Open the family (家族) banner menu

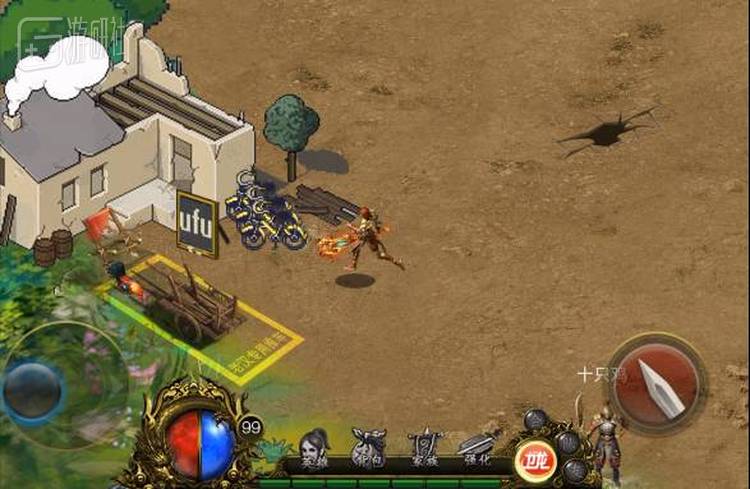click(424, 449)
